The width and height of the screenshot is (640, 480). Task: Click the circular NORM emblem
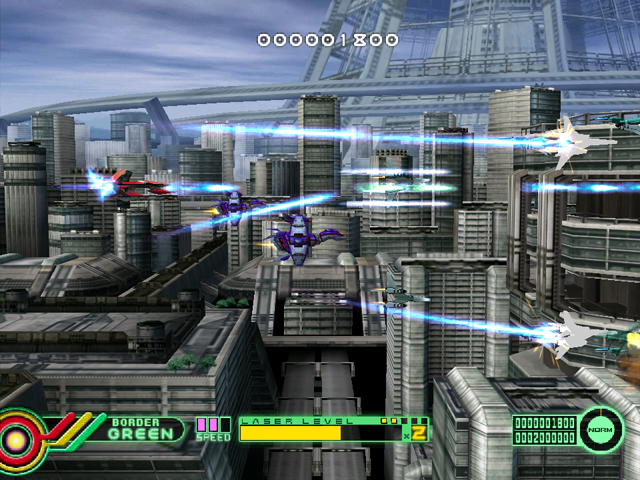coord(602,429)
